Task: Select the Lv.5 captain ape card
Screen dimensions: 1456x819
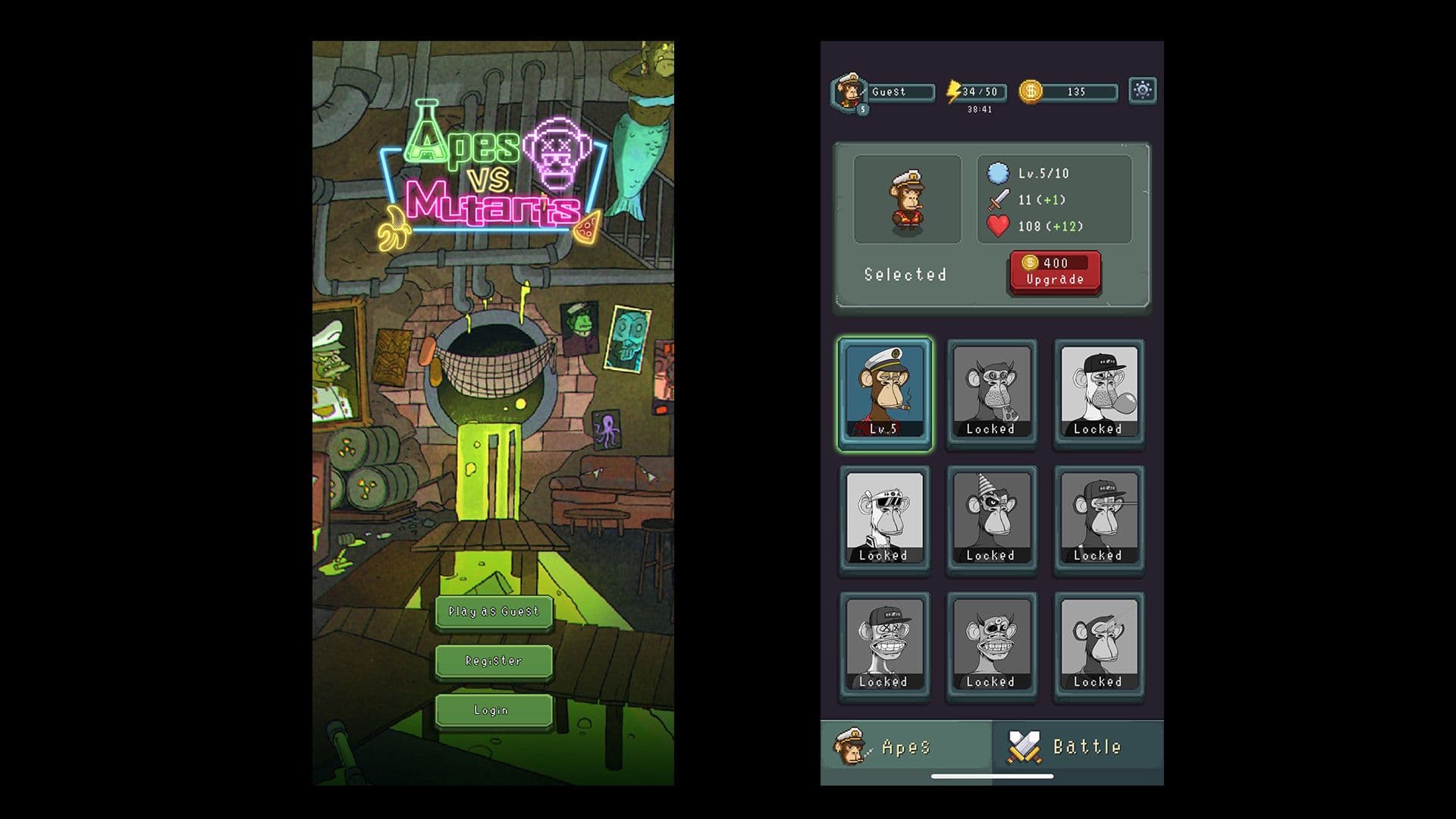Action: (884, 394)
